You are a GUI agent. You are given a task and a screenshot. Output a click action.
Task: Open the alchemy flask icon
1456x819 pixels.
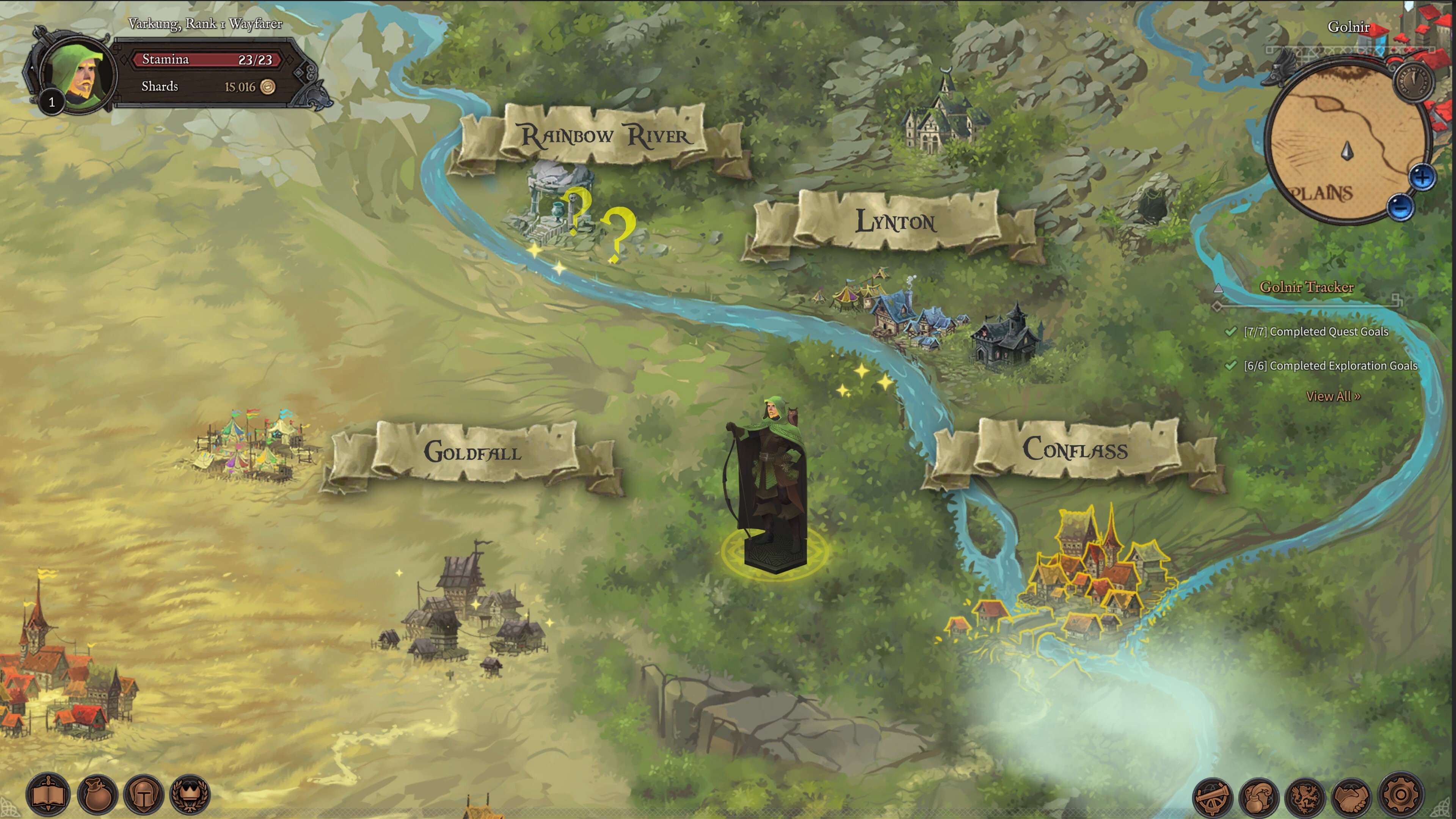(1259, 797)
